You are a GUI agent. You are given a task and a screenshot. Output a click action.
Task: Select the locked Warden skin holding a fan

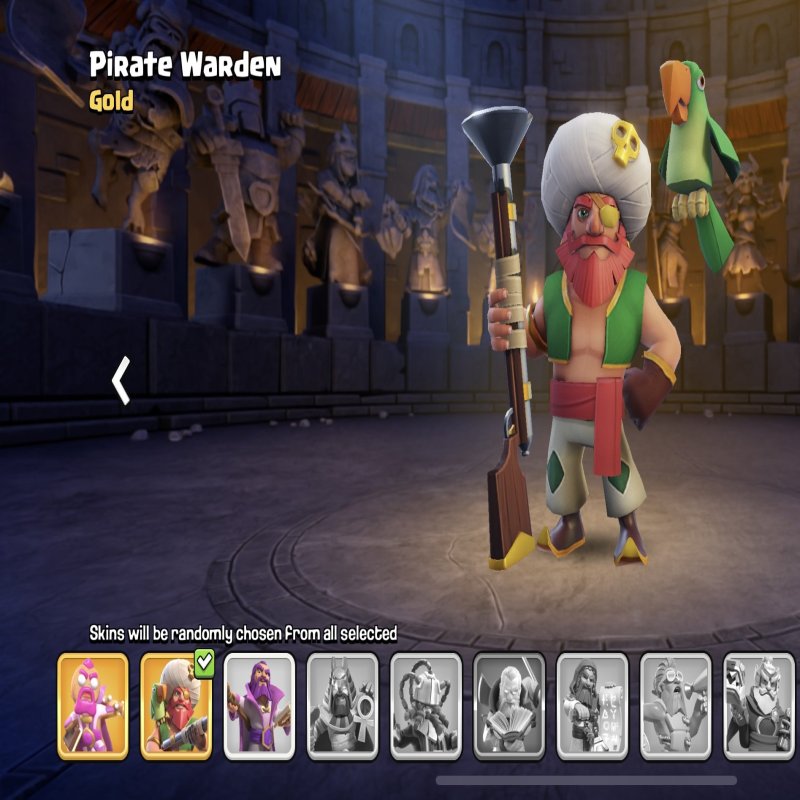(508, 705)
